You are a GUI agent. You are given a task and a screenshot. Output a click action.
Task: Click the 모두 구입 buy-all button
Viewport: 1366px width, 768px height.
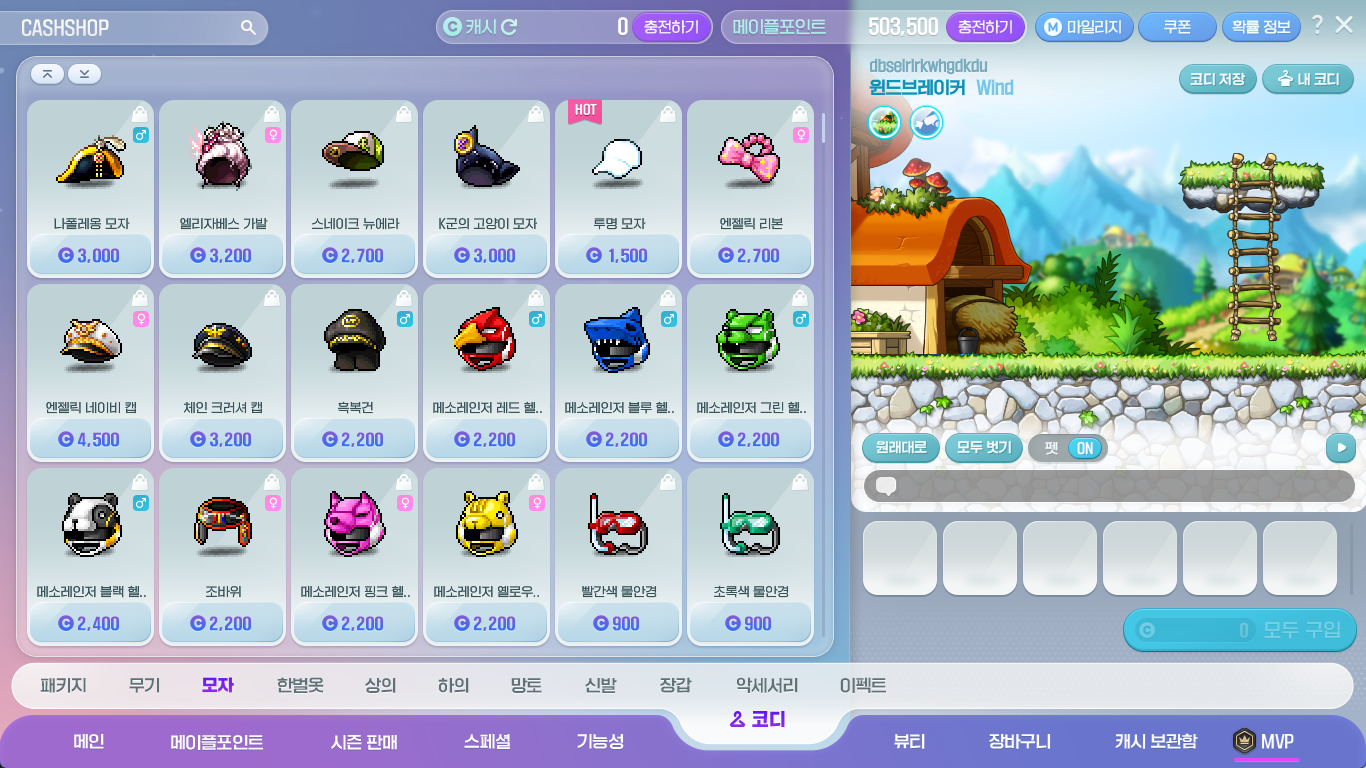click(1240, 630)
